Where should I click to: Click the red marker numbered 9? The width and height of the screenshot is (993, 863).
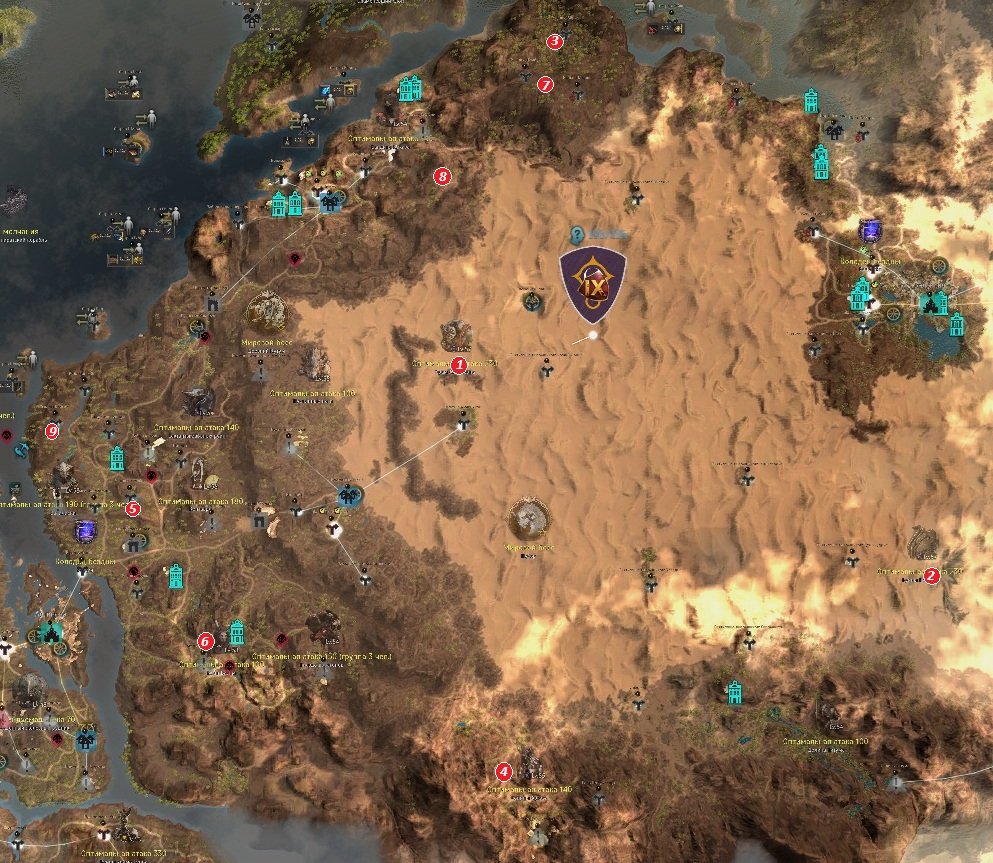(53, 432)
